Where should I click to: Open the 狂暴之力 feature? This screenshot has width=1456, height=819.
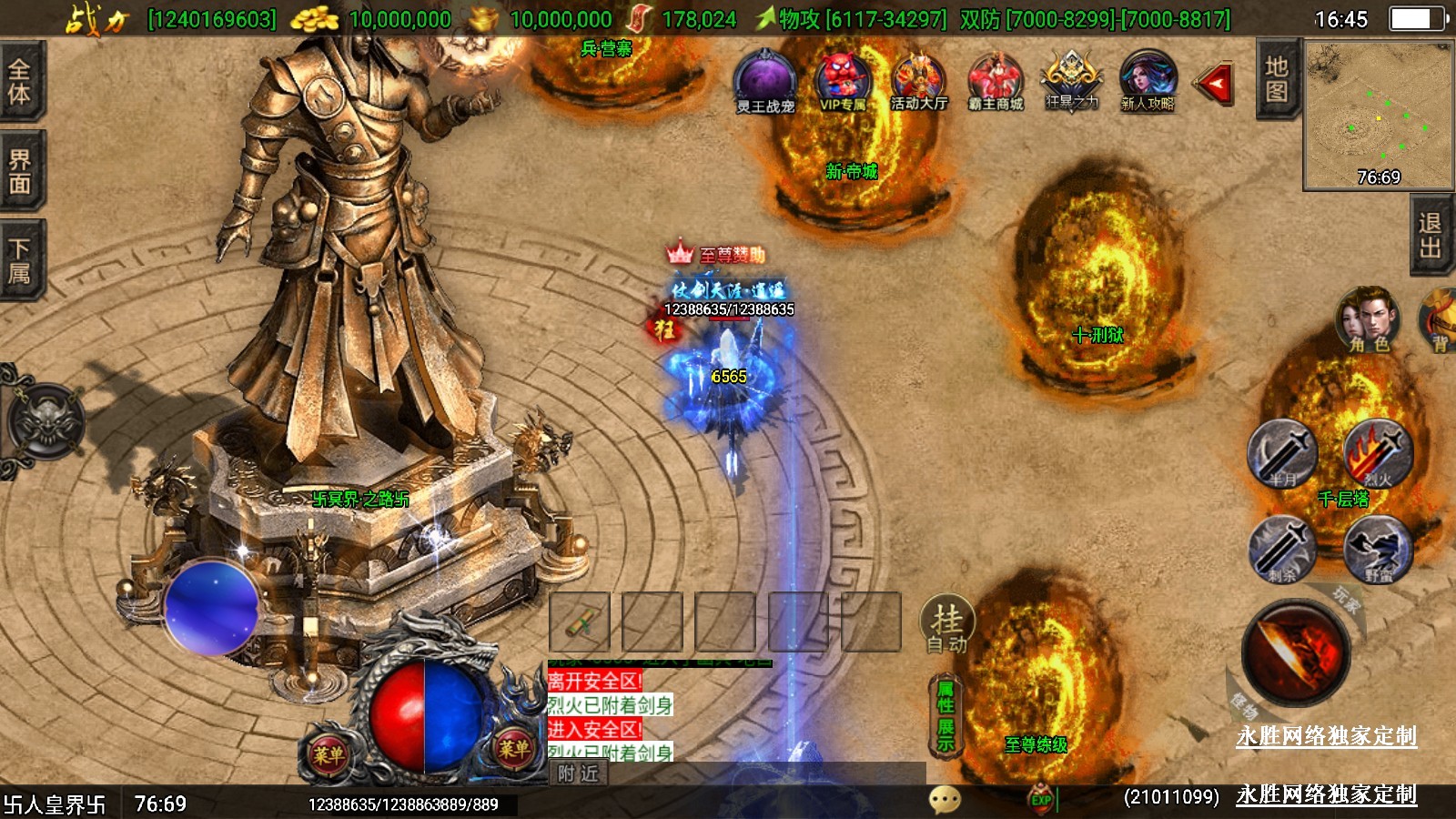pos(1071,81)
